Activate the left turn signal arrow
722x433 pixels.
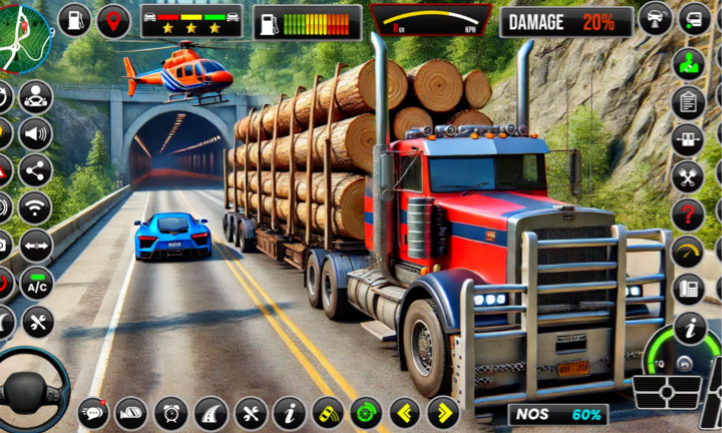[x=405, y=412]
